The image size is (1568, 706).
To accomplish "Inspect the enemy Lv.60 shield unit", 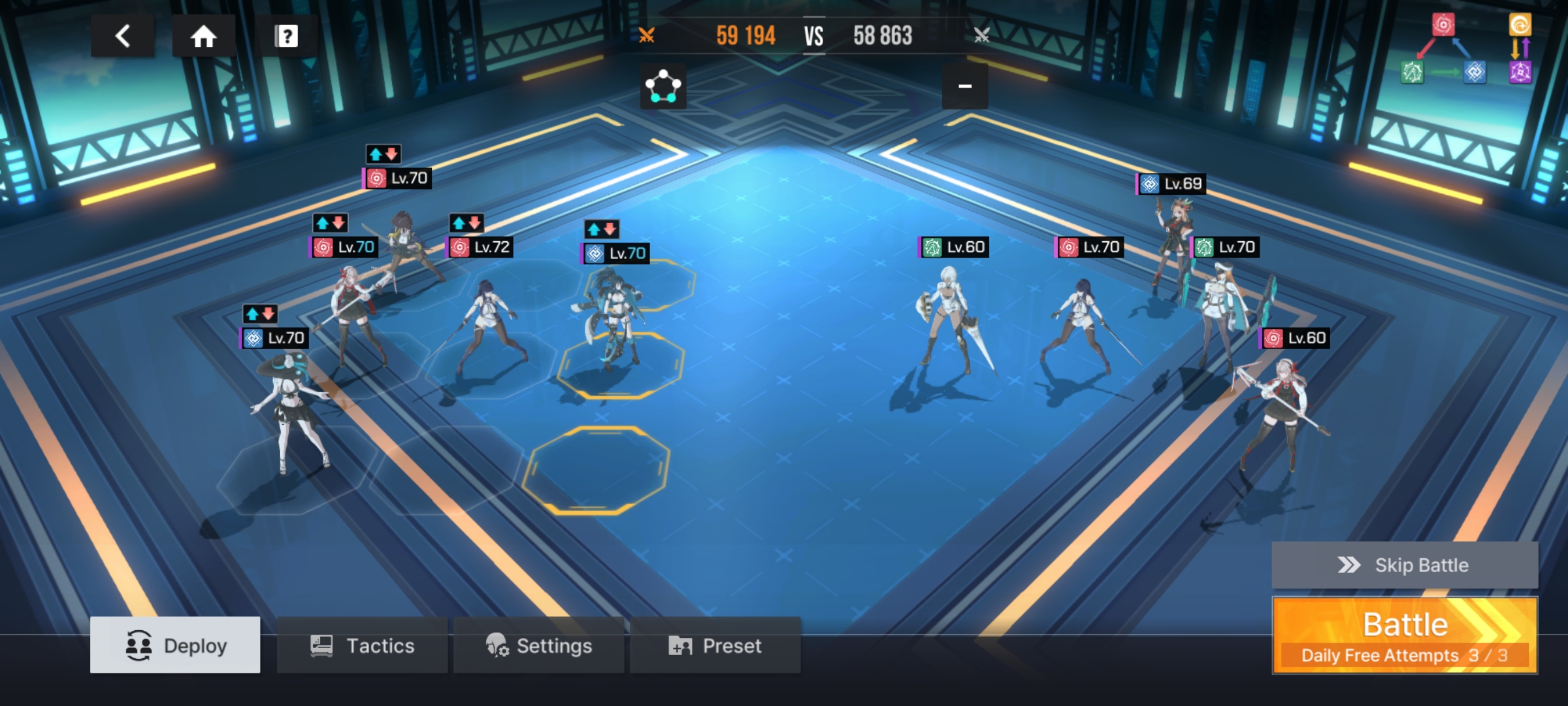I will [x=951, y=320].
